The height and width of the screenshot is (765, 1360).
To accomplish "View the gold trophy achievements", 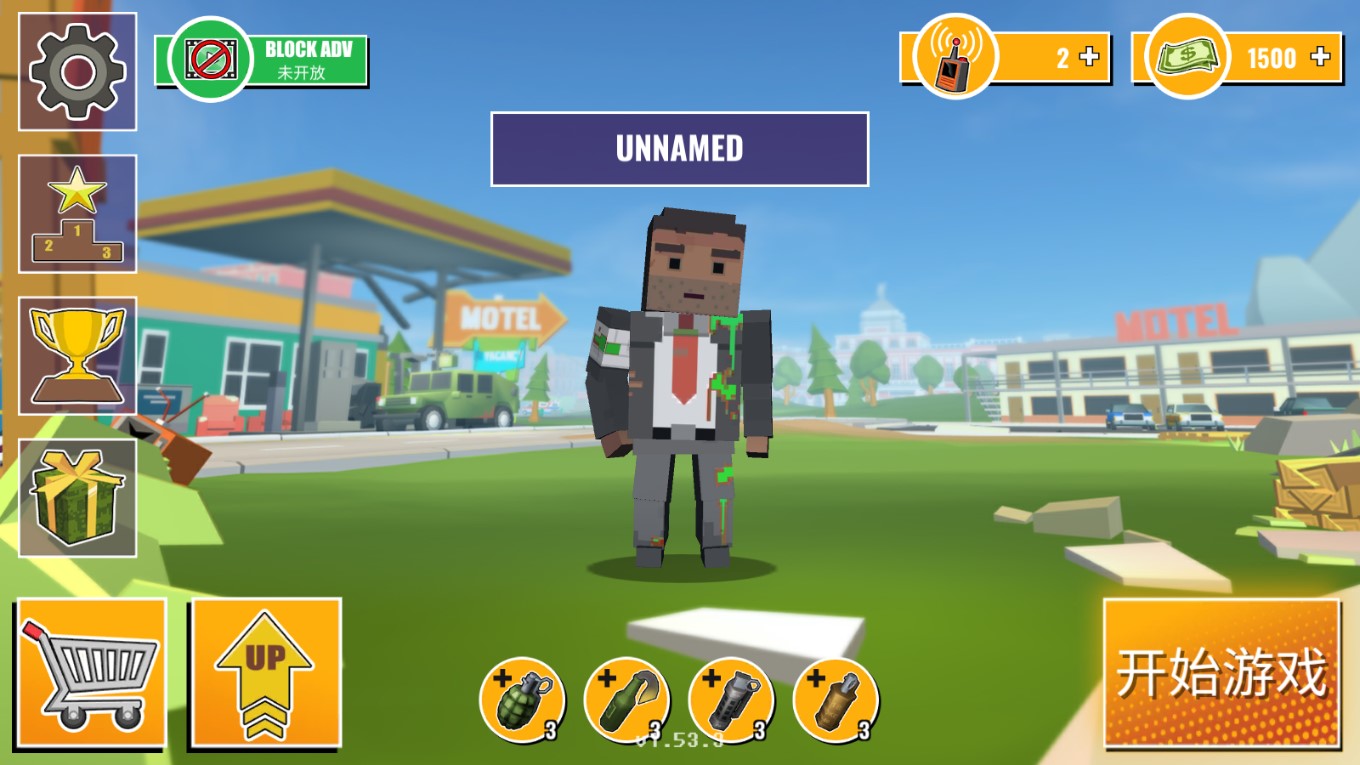I will 78,356.
